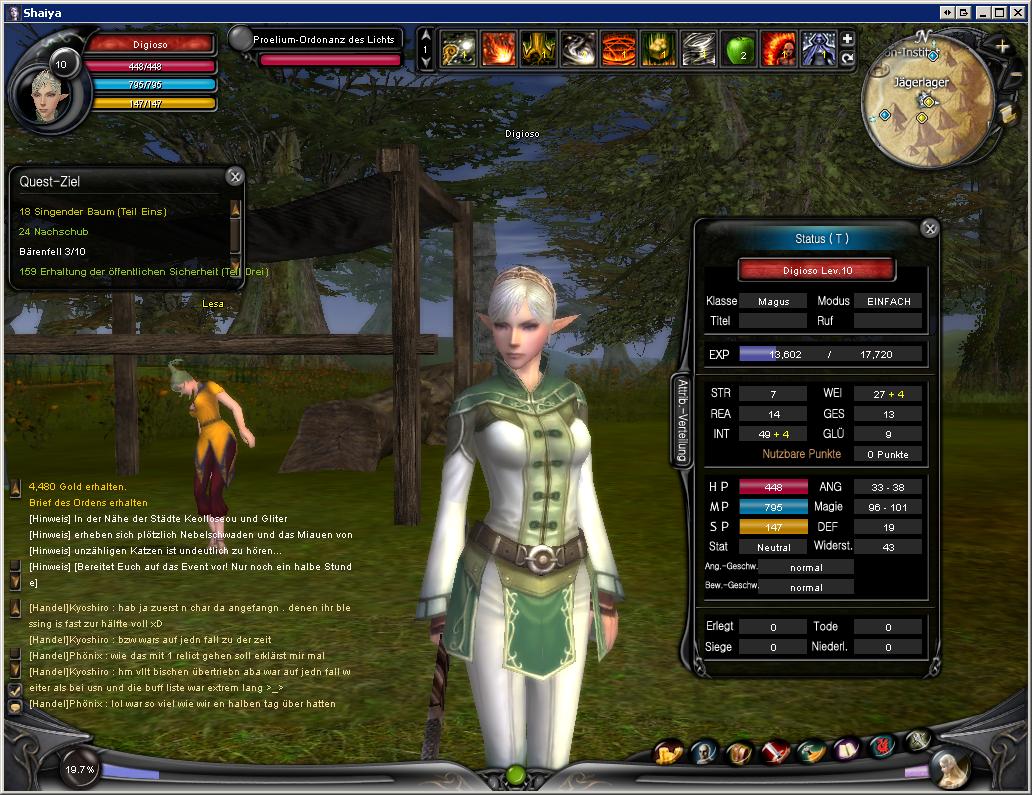Close the Quest-Ziel tracker panel

(235, 177)
